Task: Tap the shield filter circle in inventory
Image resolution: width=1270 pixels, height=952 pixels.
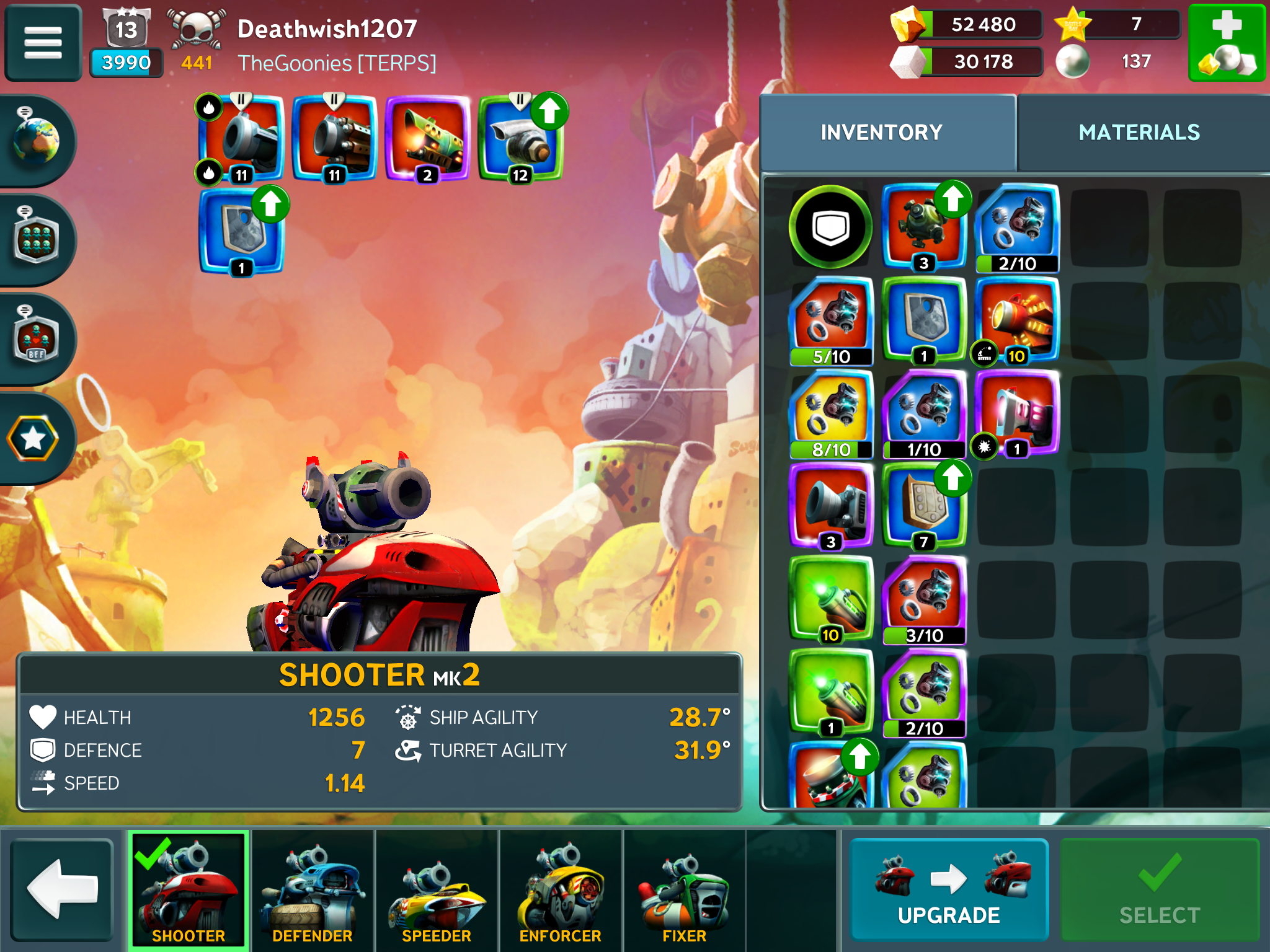Action: [x=830, y=227]
